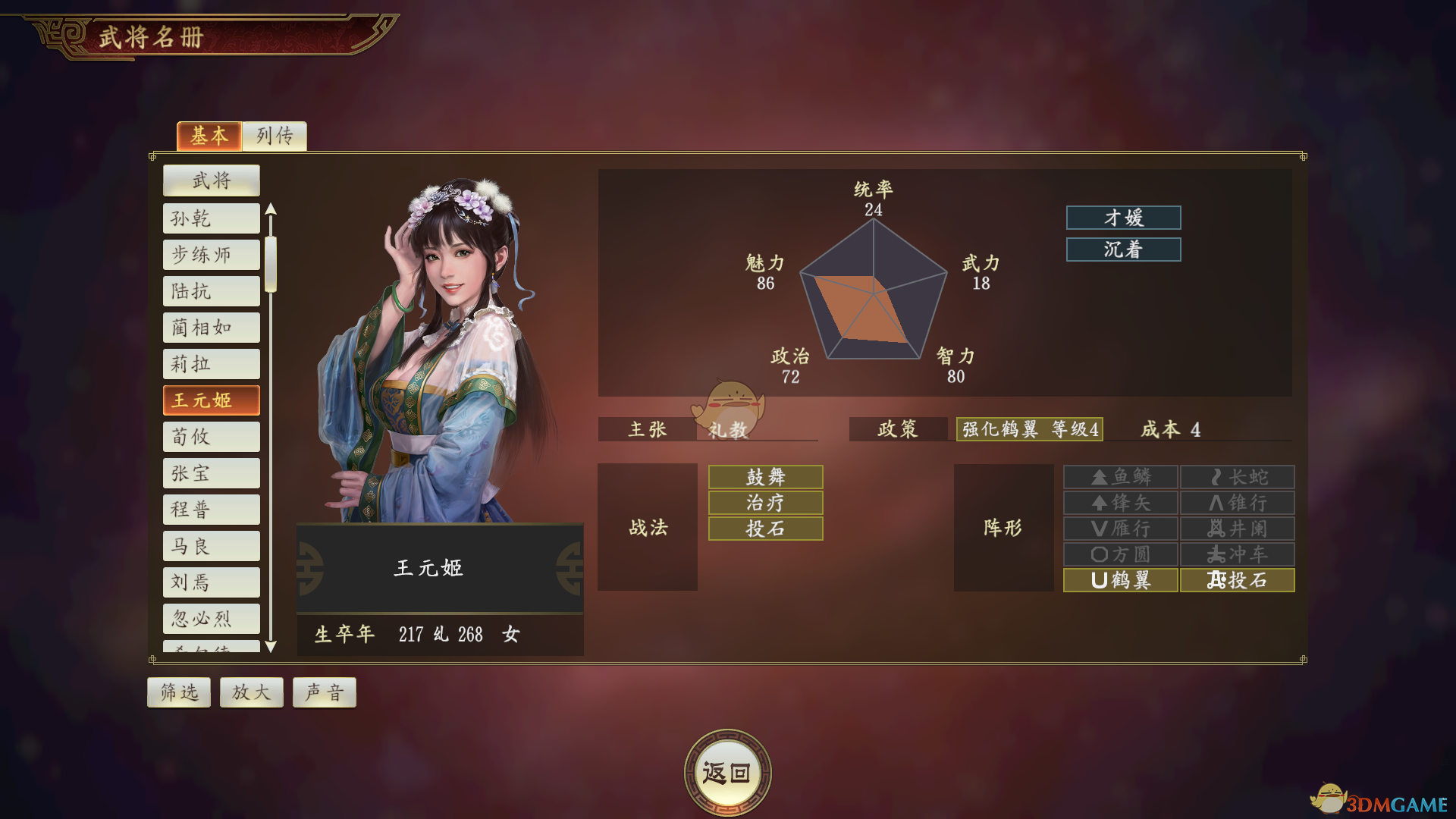Select the 冲车 formation icon
The height and width of the screenshot is (819, 1456).
point(1238,554)
